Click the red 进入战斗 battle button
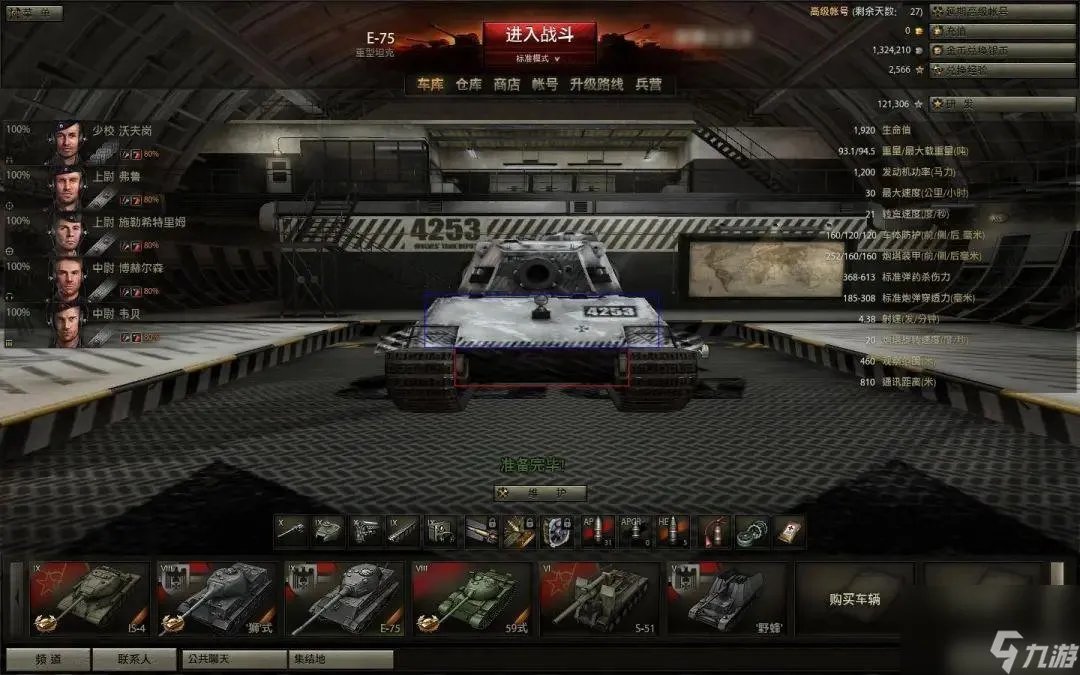 pos(539,35)
